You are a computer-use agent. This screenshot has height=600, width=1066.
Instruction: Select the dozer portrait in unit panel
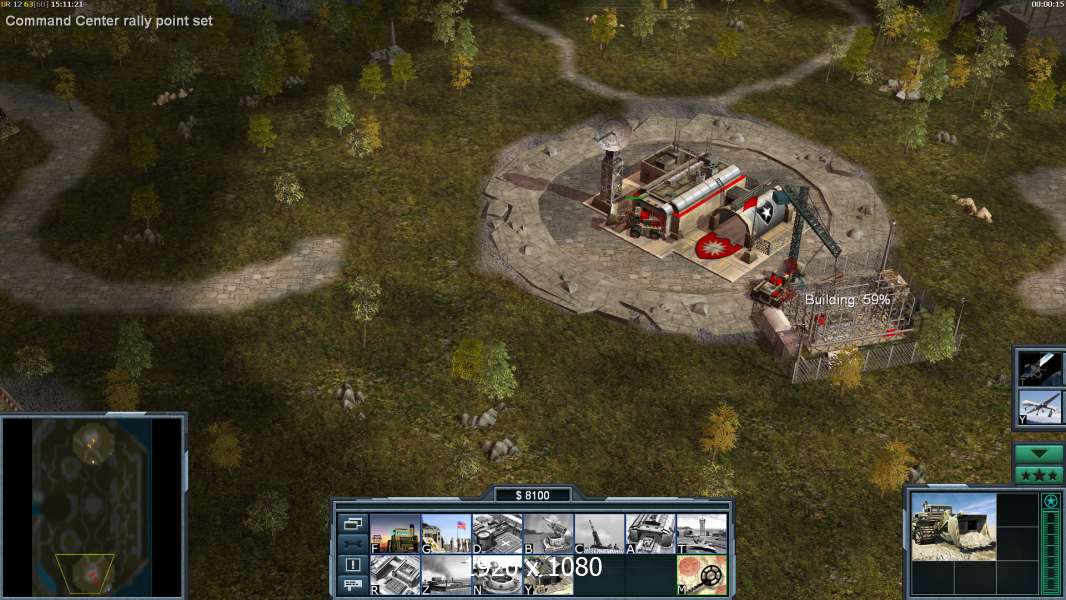click(x=953, y=527)
